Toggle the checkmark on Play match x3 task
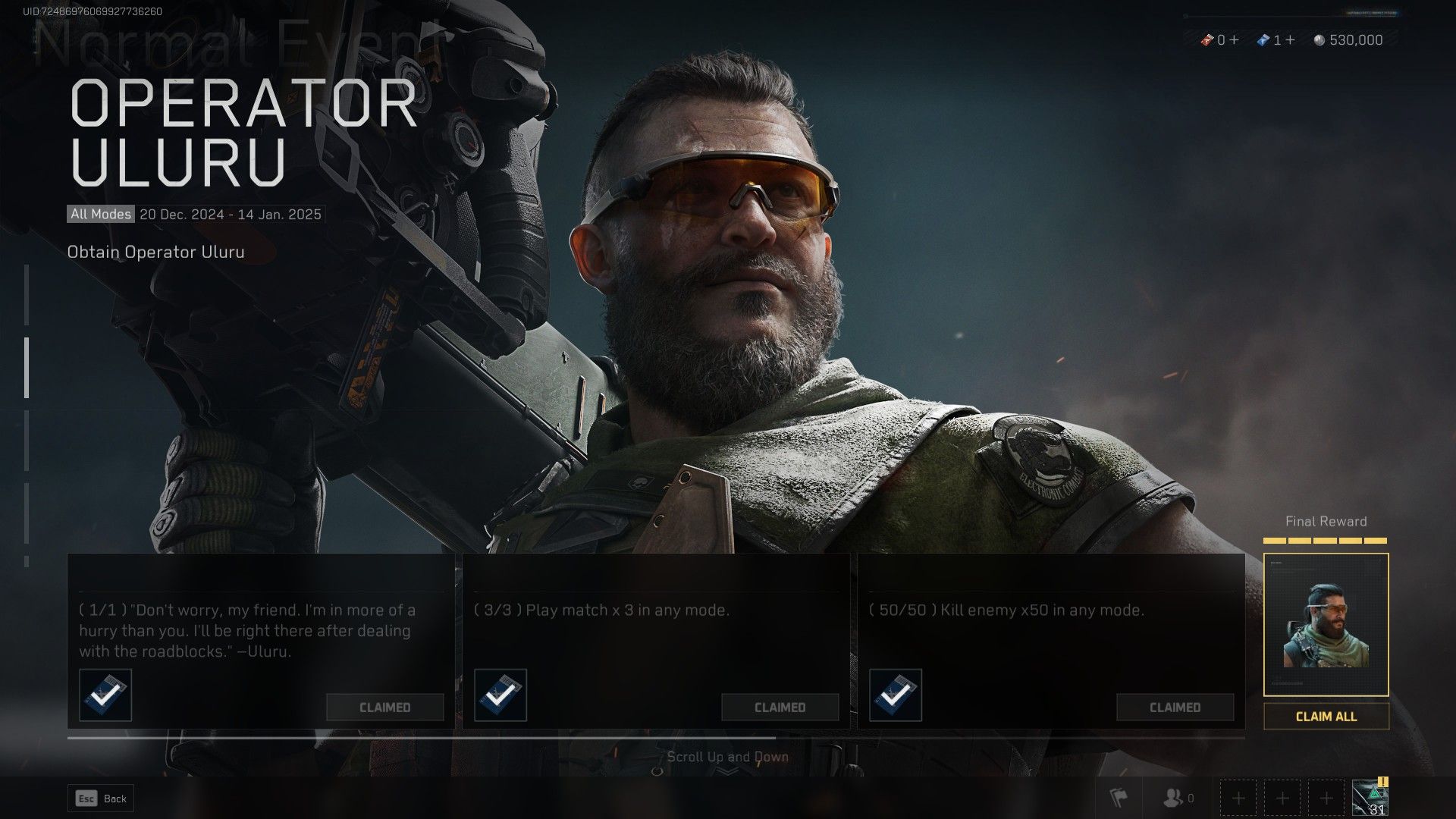Image resolution: width=1456 pixels, height=819 pixels. coord(500,696)
